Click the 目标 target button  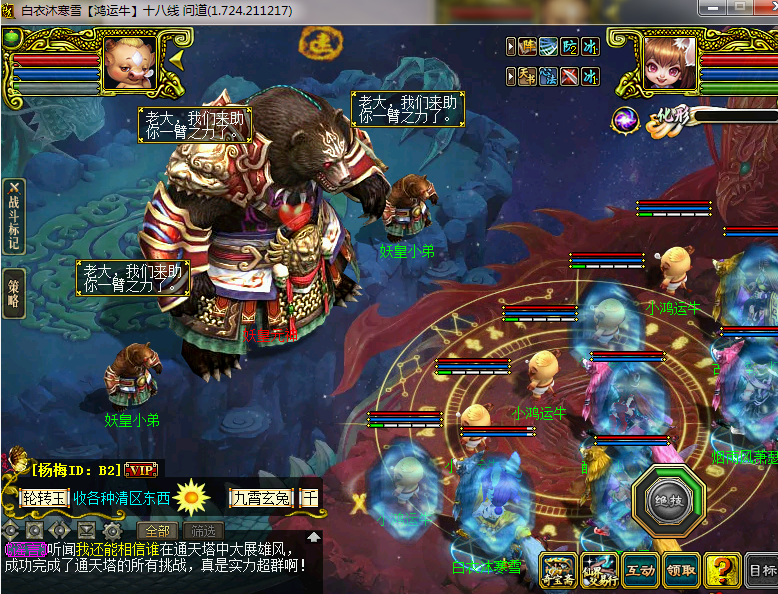(762, 571)
